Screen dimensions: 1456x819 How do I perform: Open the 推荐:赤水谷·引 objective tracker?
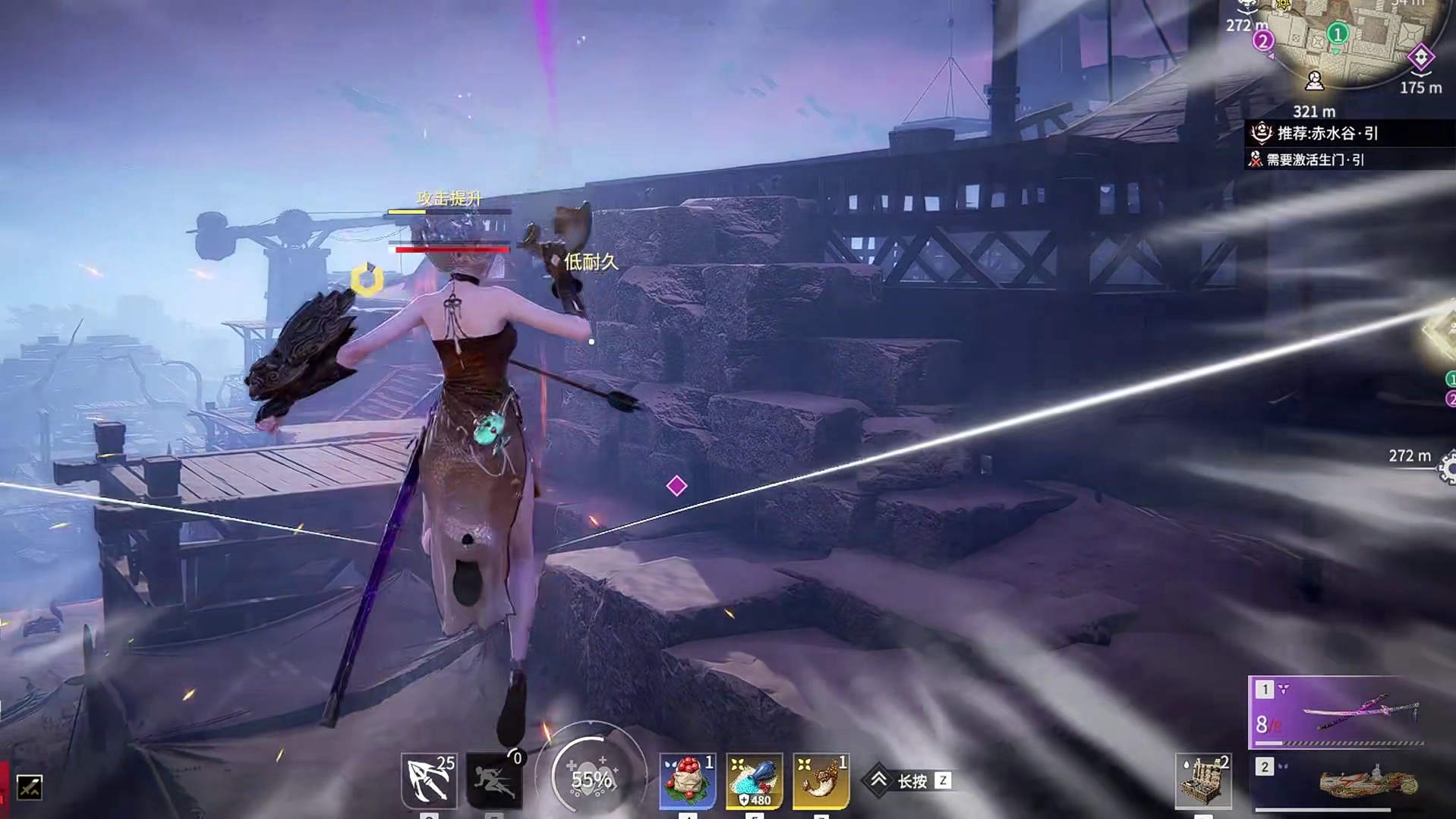tap(1327, 134)
